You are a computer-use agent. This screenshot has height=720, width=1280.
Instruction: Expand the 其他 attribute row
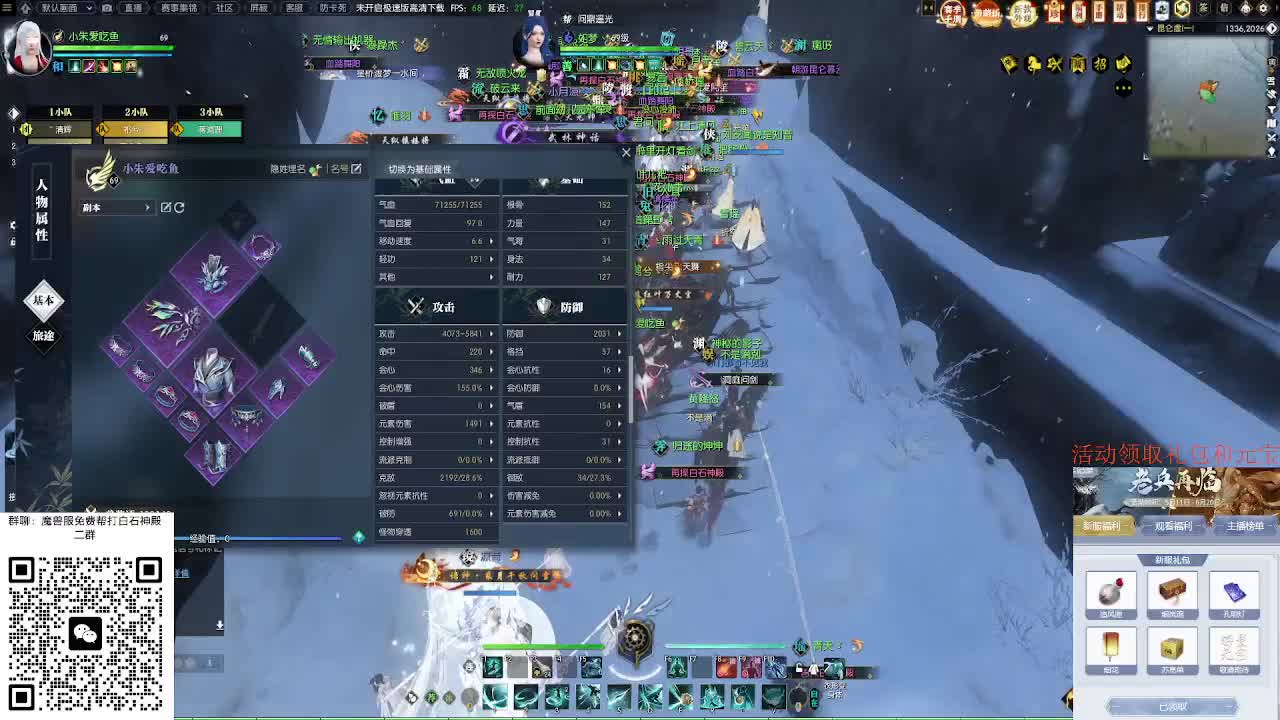tap(435, 278)
